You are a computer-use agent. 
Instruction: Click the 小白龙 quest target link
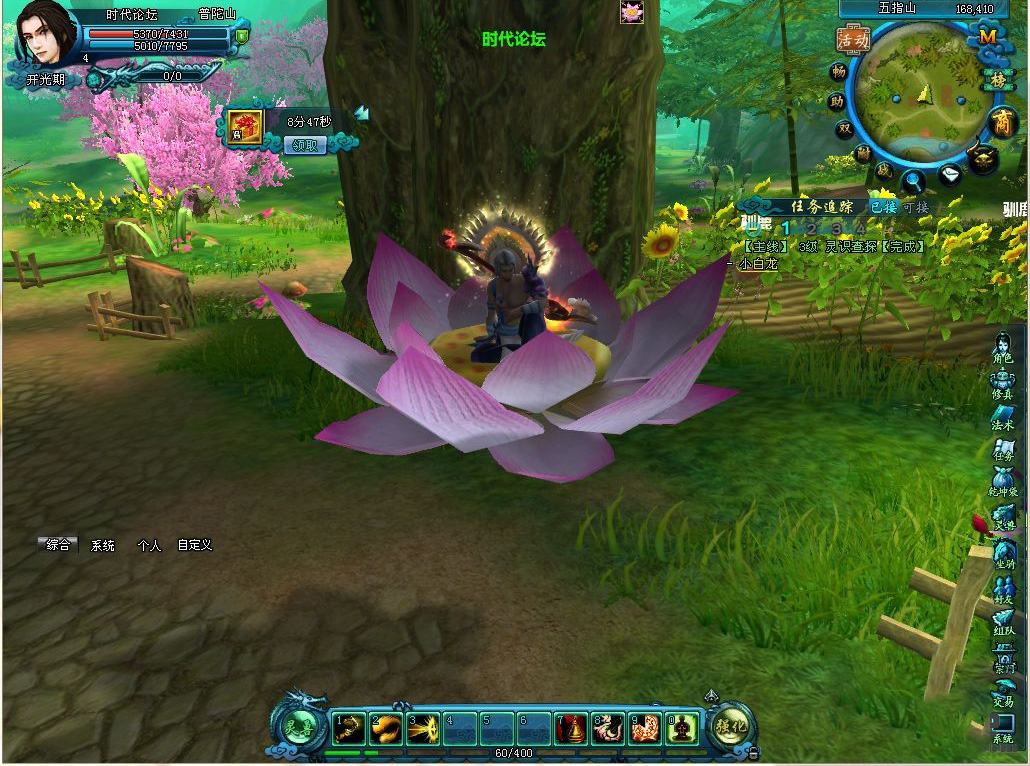pyautogui.click(x=760, y=264)
